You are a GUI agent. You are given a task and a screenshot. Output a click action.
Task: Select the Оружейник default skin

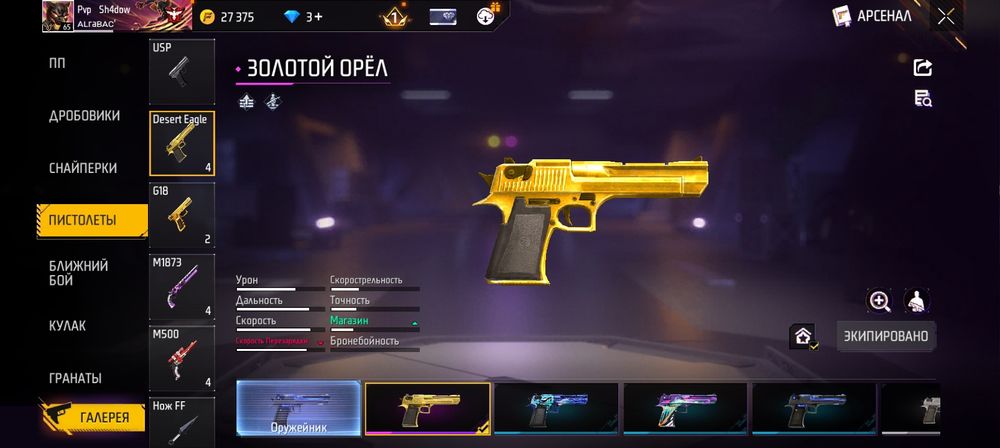pos(298,410)
